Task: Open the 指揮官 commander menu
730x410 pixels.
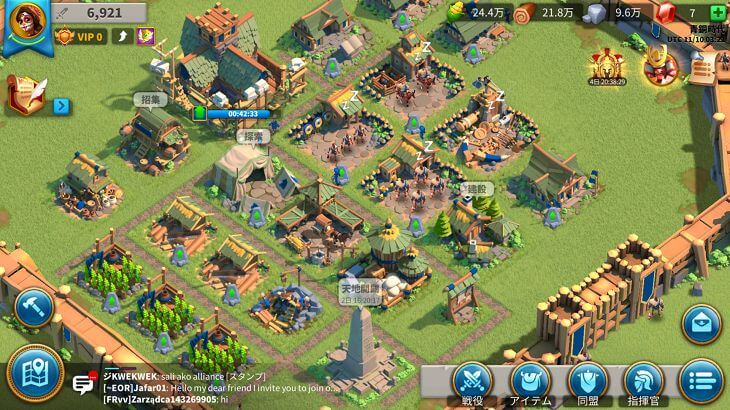Action: coord(644,382)
